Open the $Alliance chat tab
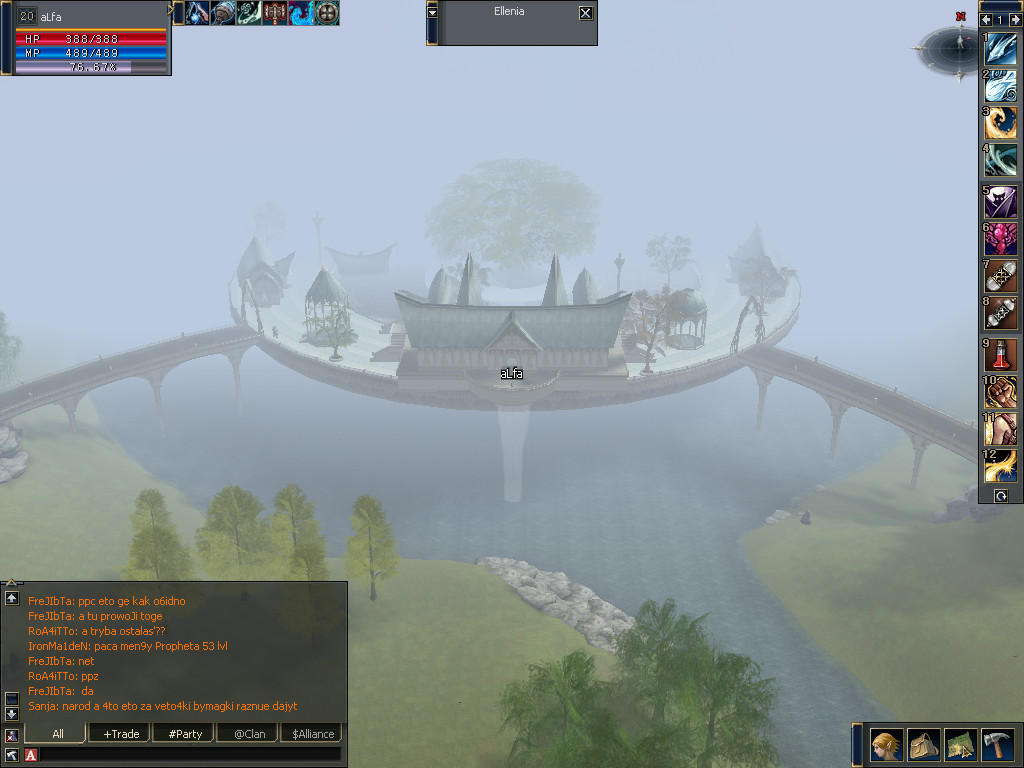1024x768 pixels. tap(313, 734)
